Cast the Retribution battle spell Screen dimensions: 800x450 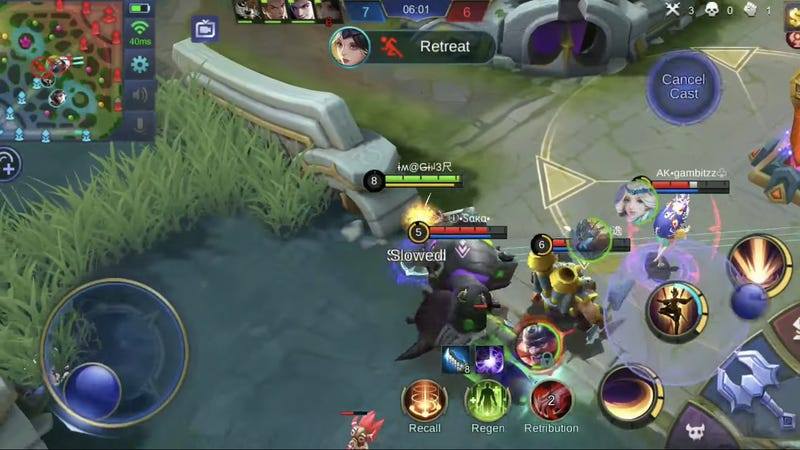551,401
